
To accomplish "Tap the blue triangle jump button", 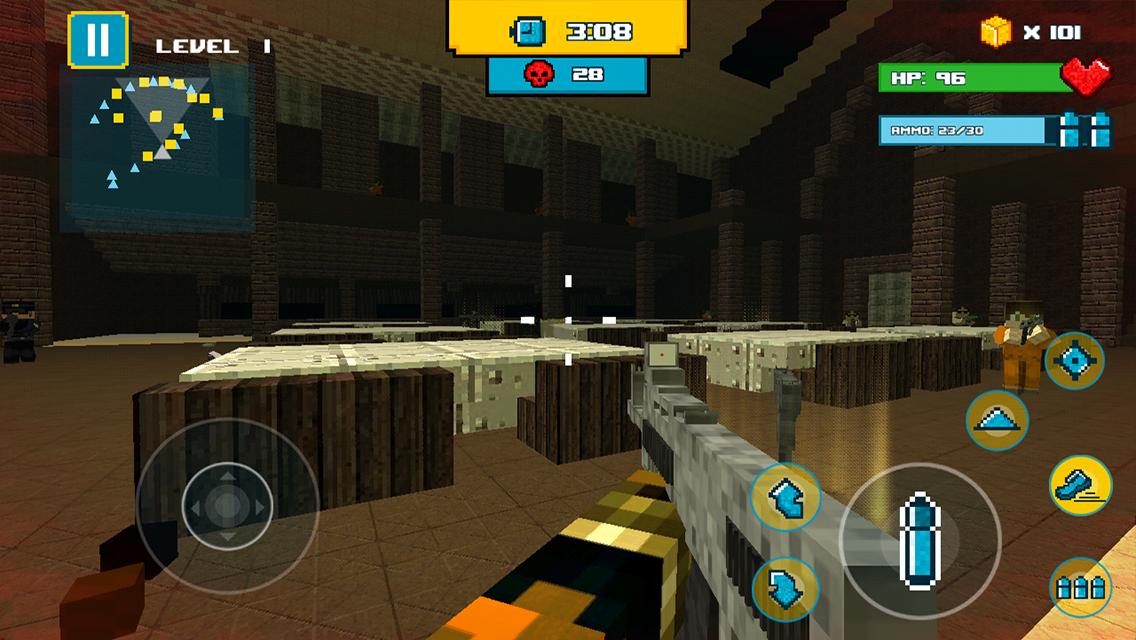I will click(997, 421).
